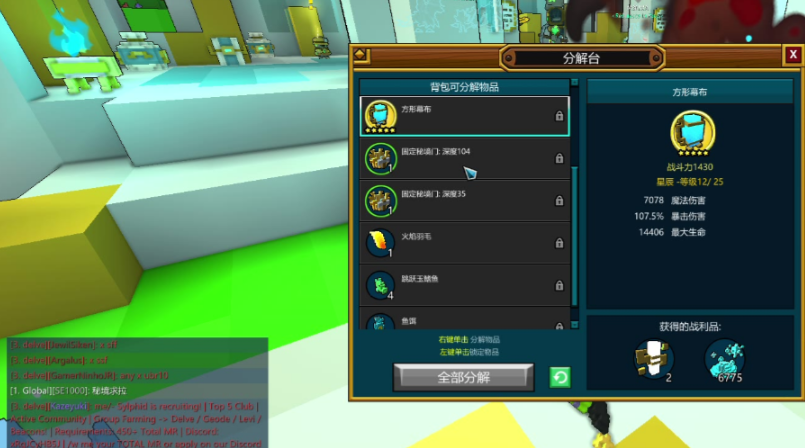The height and width of the screenshot is (448, 805).
Task: Select the 固定秘境门: 深度104 row
Action: (464, 158)
